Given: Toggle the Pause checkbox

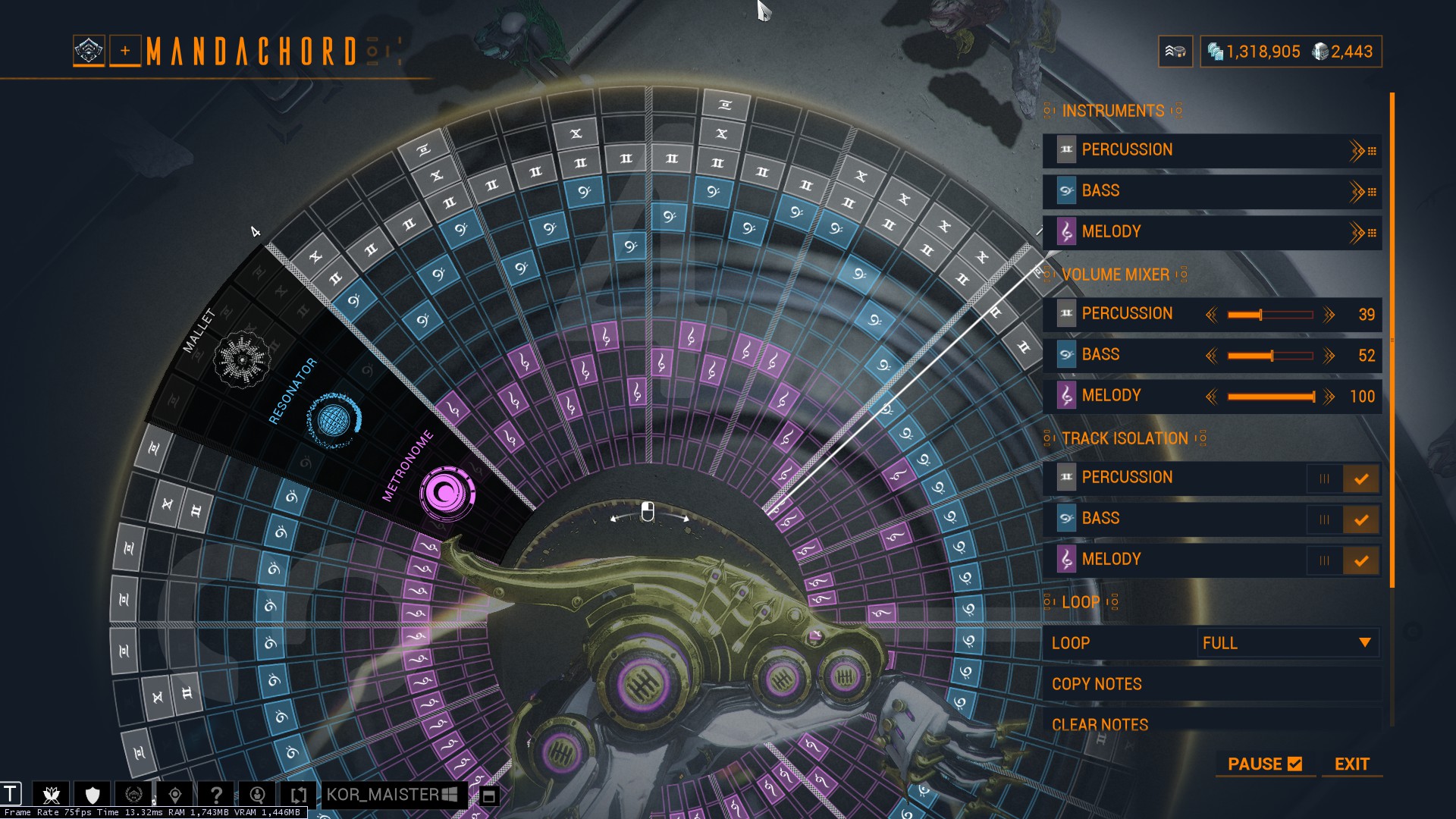Looking at the screenshot, I should tap(1294, 764).
